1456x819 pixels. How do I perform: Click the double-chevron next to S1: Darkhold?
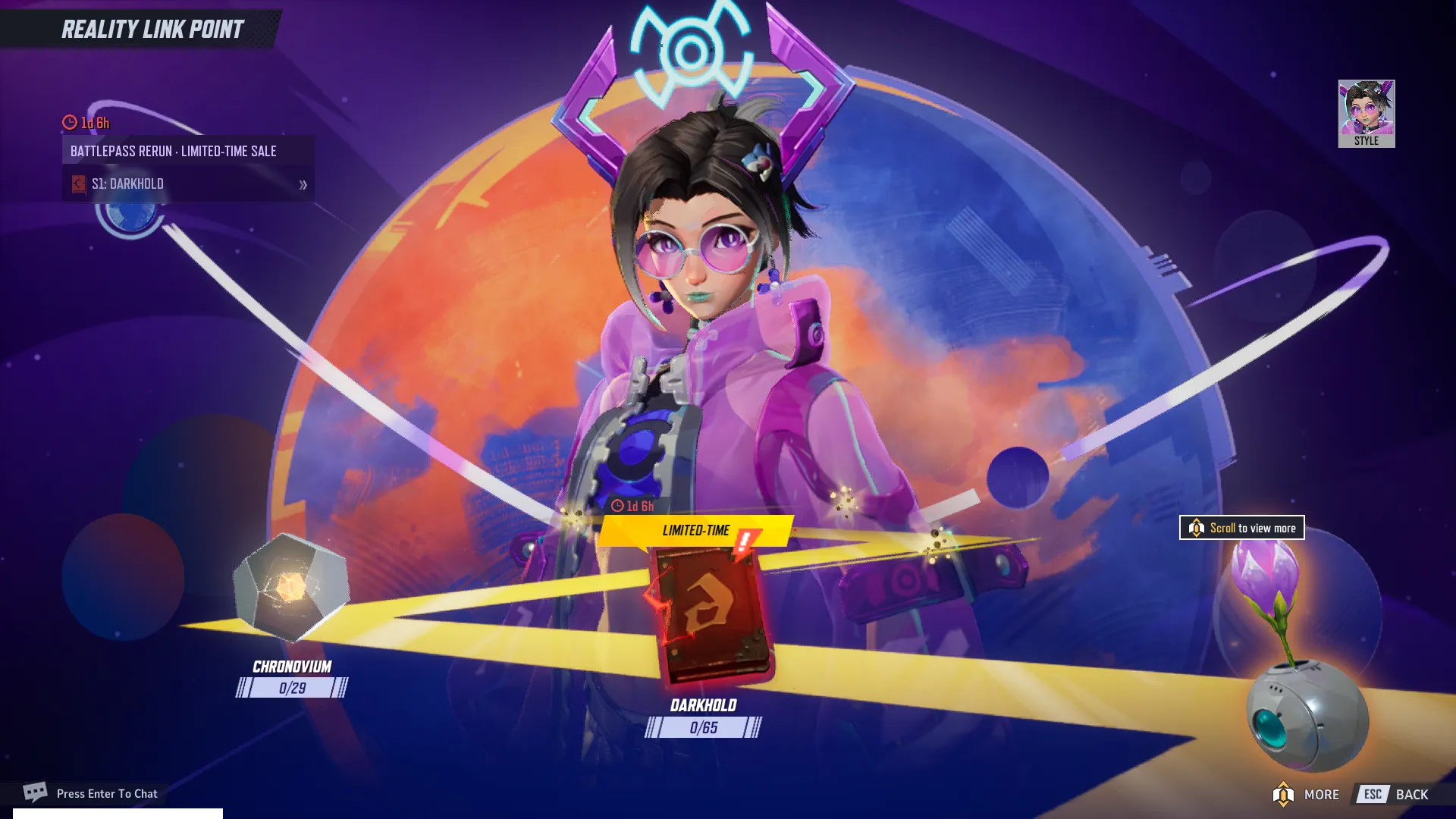click(x=303, y=184)
